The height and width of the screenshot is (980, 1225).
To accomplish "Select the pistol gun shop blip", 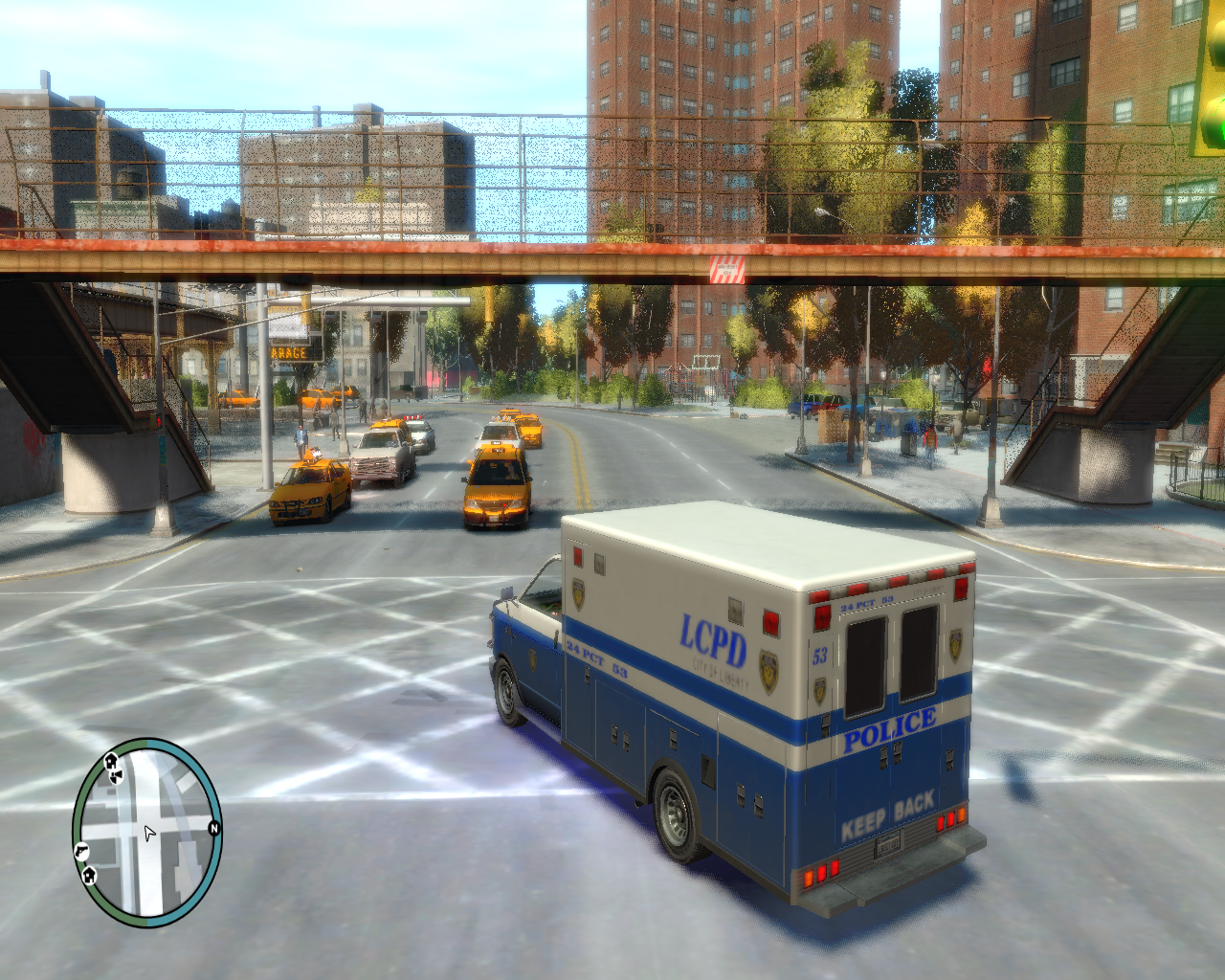I will click(x=81, y=850).
